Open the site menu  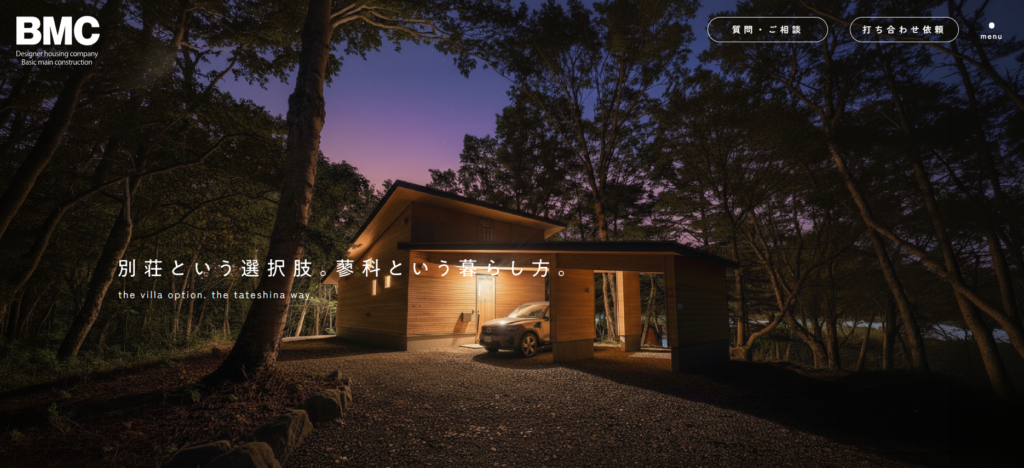(x=991, y=31)
